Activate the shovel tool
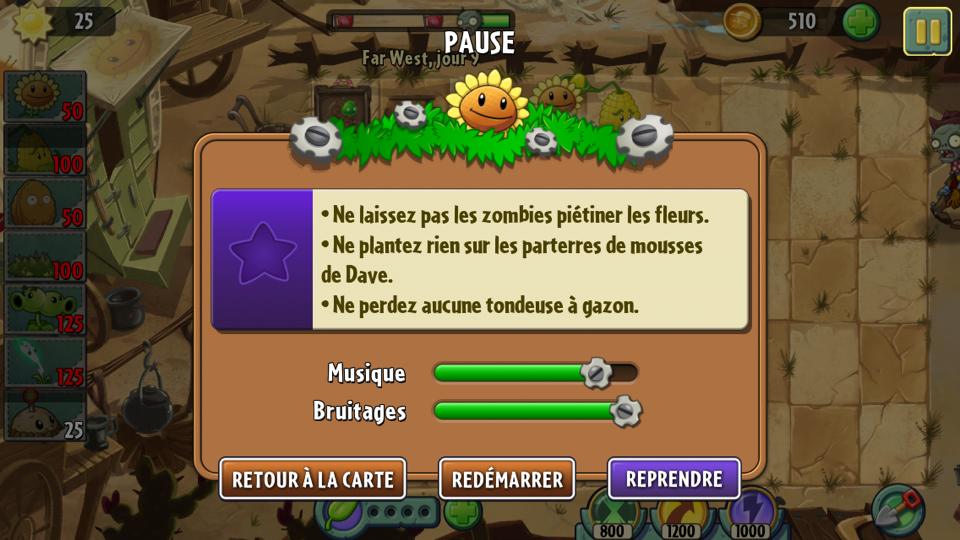The width and height of the screenshot is (960, 540). (x=897, y=508)
